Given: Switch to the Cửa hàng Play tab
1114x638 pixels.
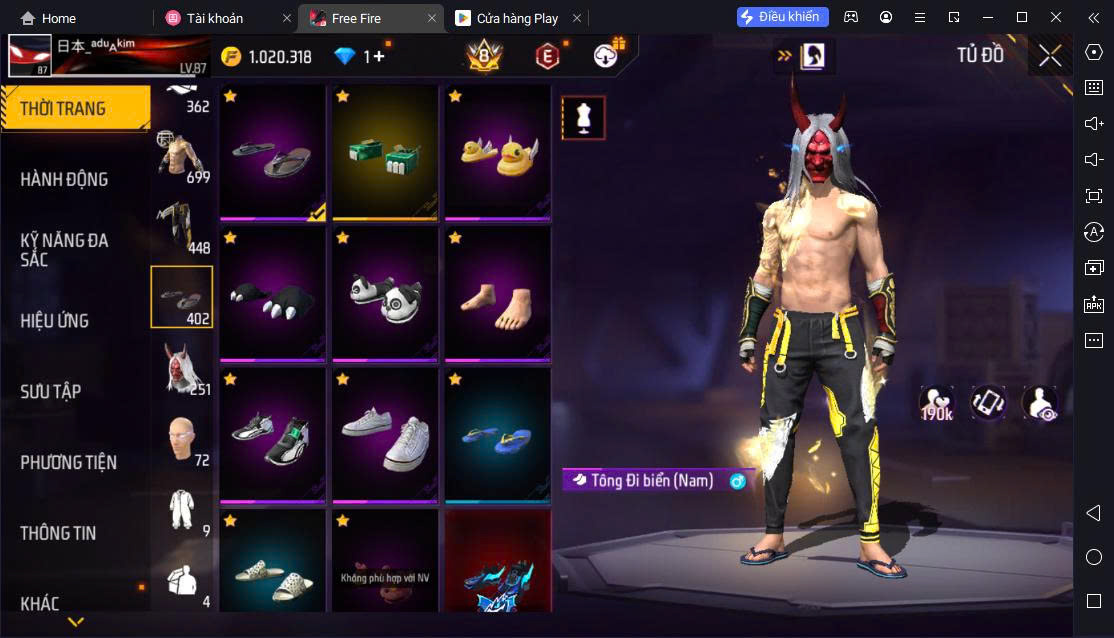Looking at the screenshot, I should pos(518,18).
